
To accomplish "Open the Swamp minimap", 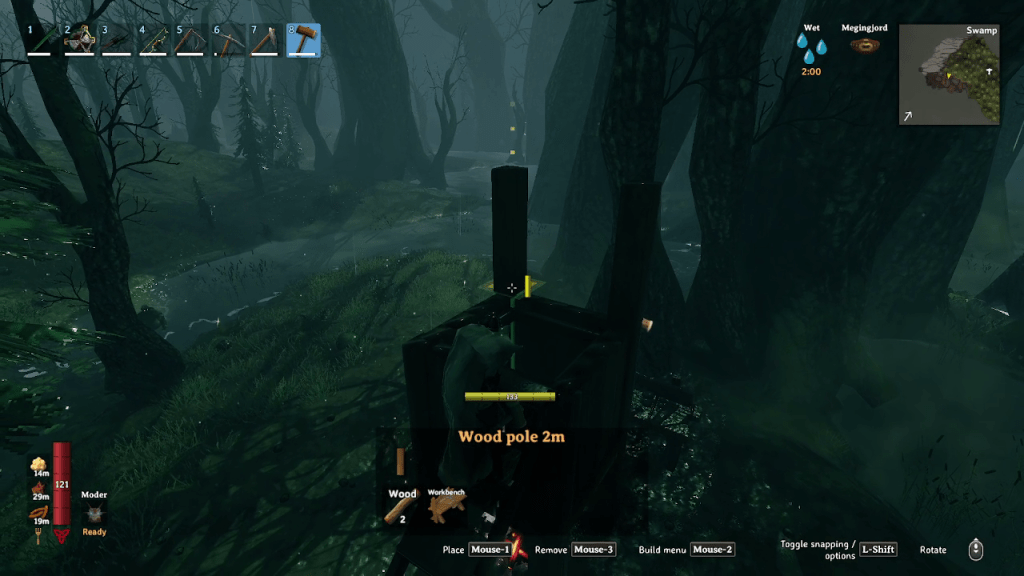I will pos(949,74).
